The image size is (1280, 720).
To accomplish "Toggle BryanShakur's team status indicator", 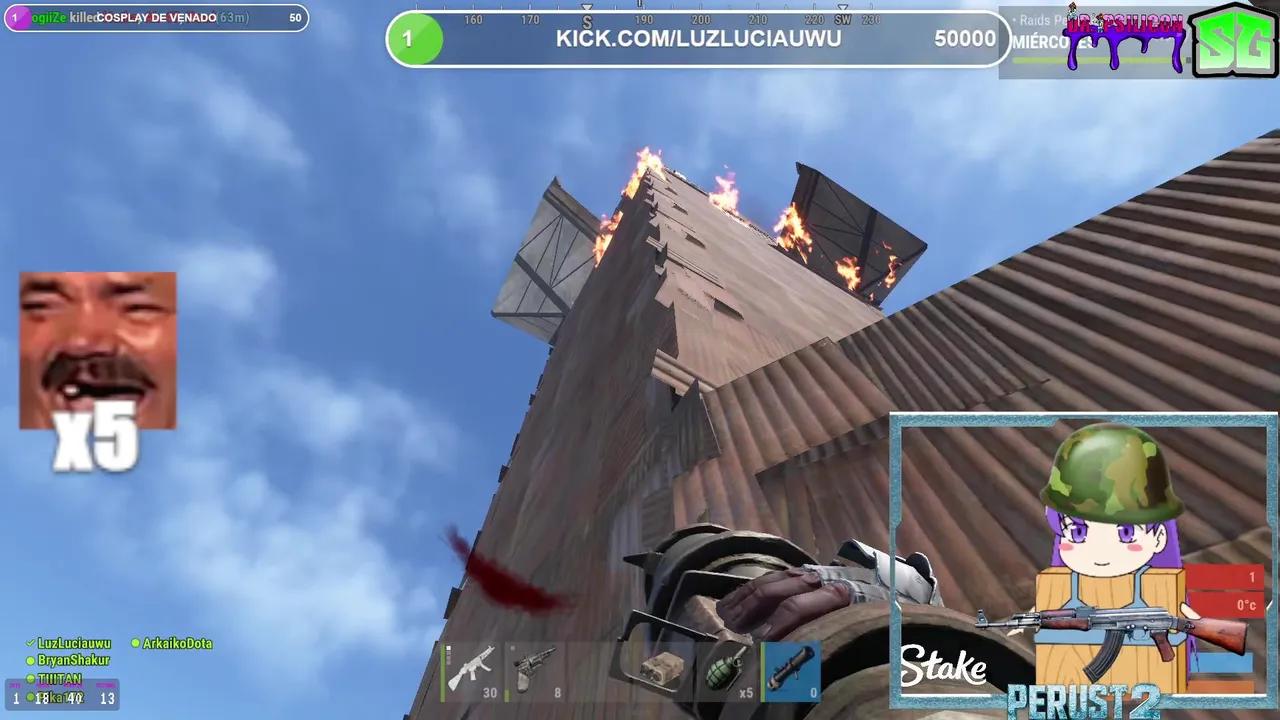I will point(31,660).
